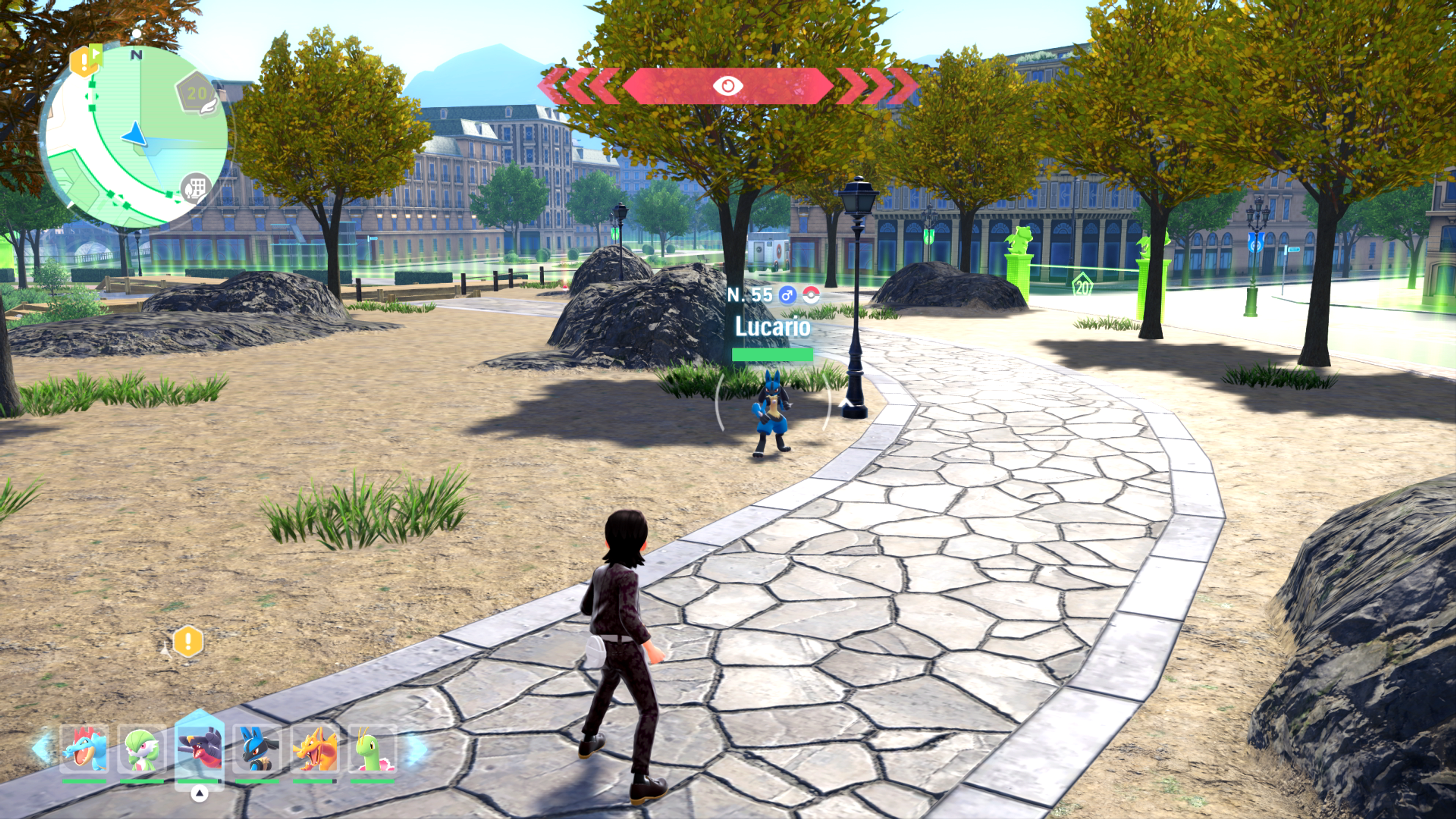Click the red eye alert banner

pyautogui.click(x=728, y=86)
